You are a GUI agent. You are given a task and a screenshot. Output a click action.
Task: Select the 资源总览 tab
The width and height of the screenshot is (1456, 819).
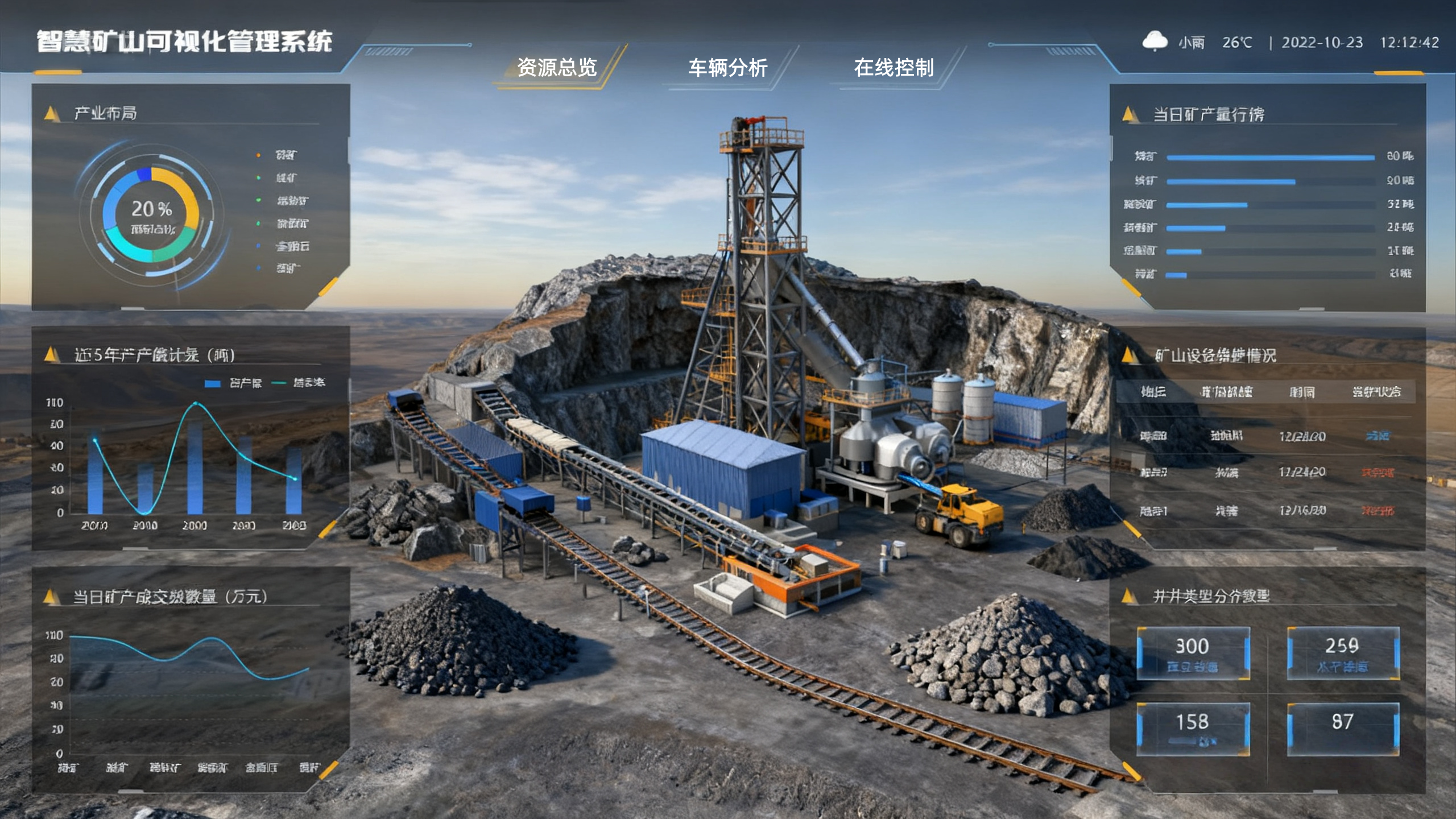pos(557,68)
